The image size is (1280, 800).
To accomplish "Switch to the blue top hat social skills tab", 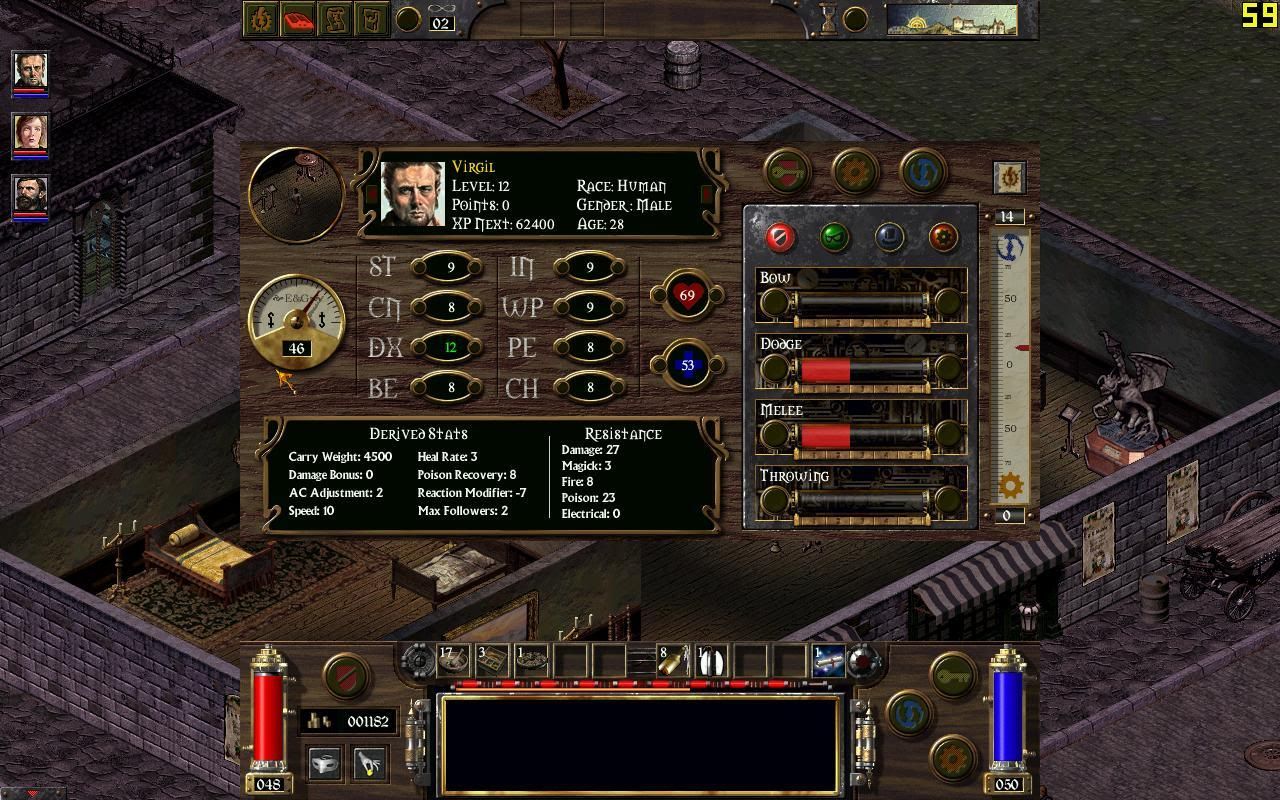I will (889, 237).
